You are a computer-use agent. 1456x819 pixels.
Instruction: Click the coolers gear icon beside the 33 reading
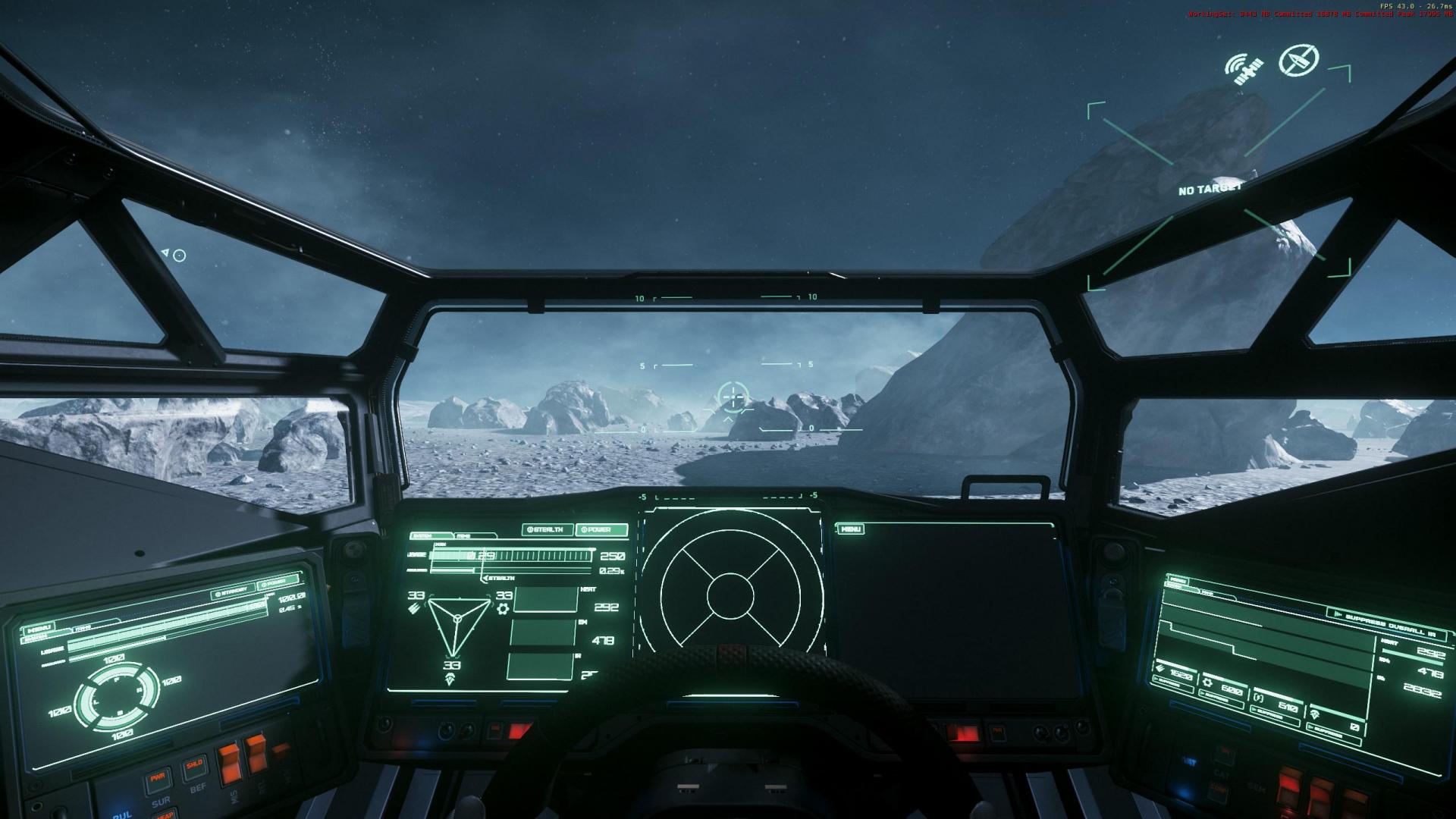(x=503, y=609)
